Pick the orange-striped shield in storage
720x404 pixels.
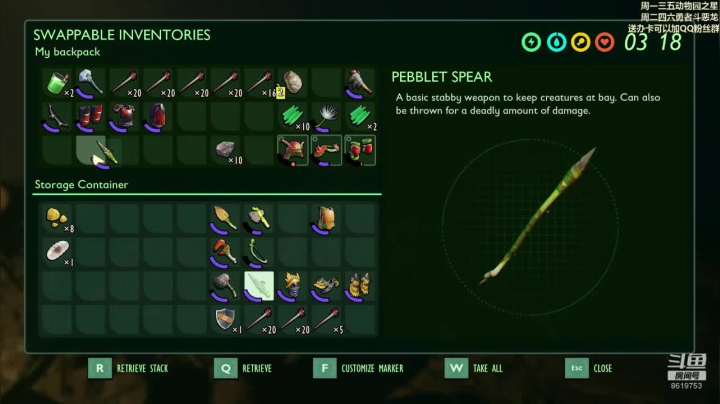(x=225, y=319)
